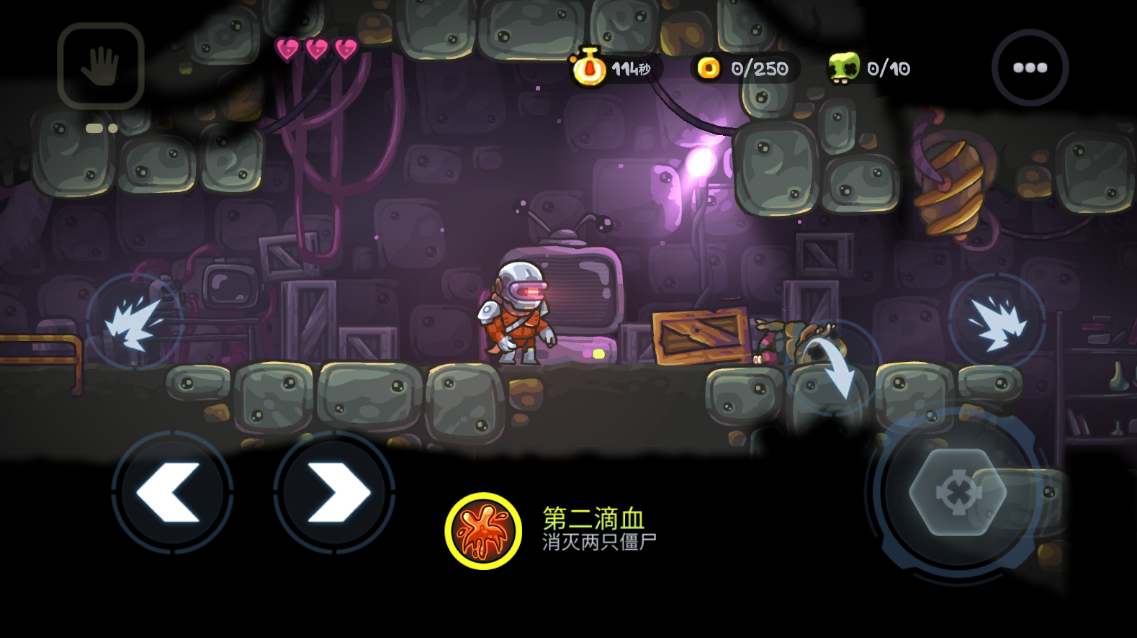This screenshot has width=1137, height=638.
Task: Tap the curved down-arrow action button
Action: tap(830, 368)
